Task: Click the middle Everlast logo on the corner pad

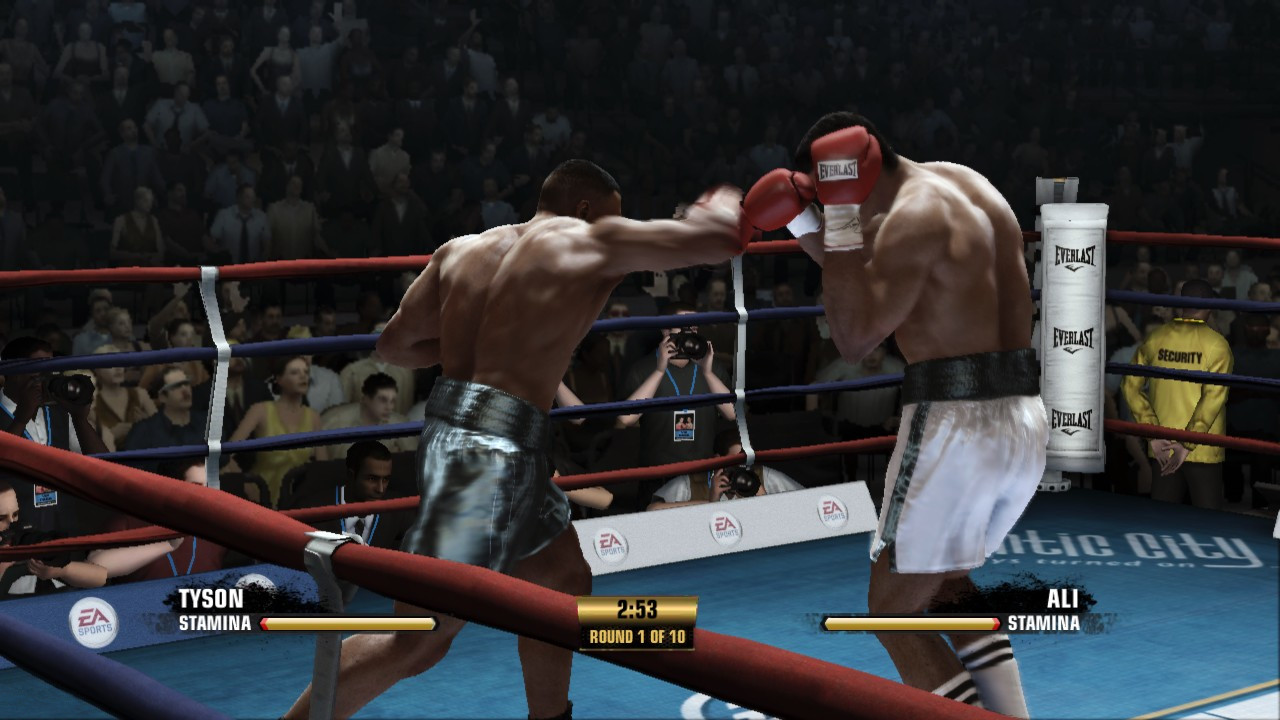Action: [1075, 339]
